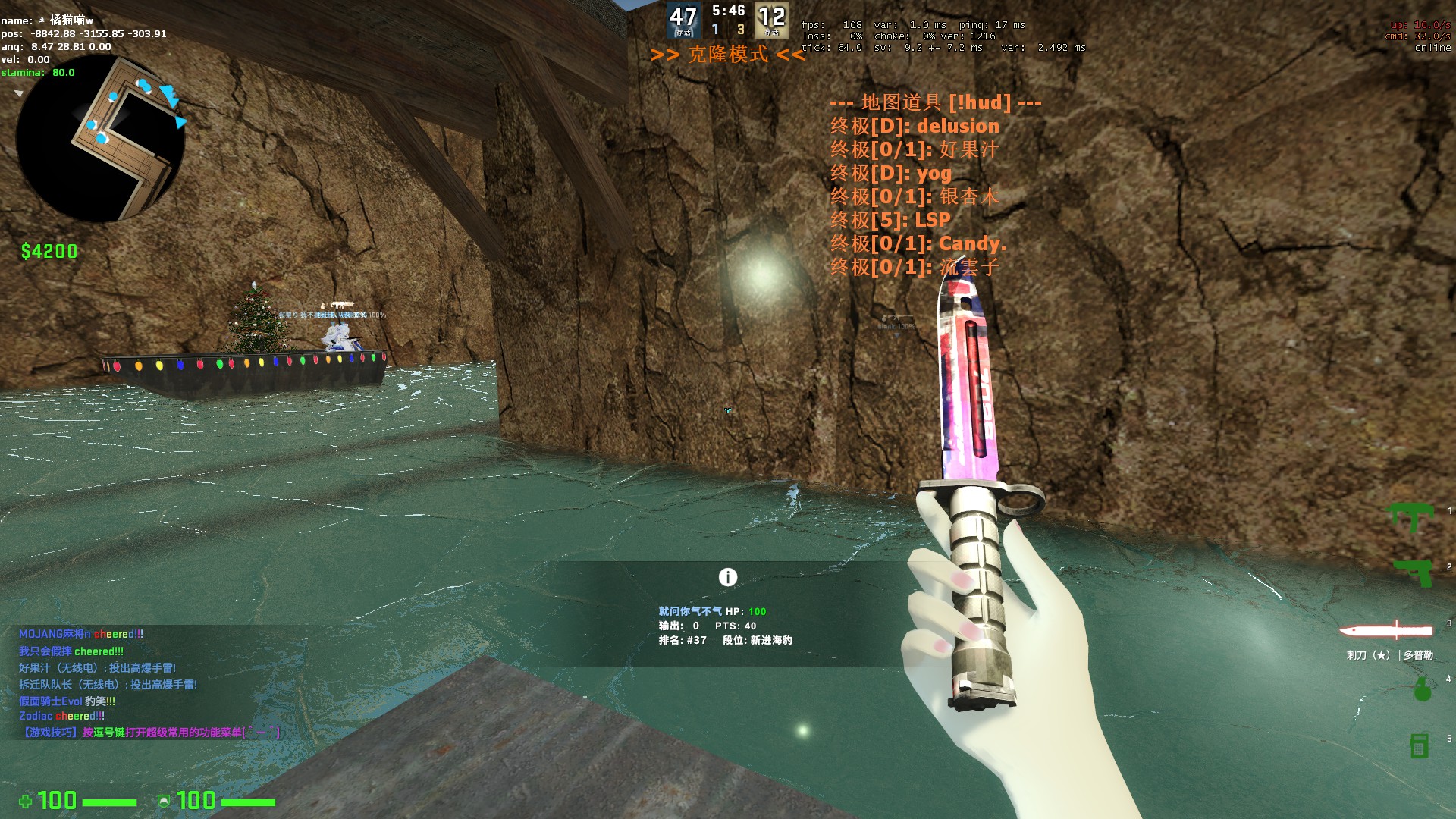This screenshot has width=1456, height=819.
Task: Select the green pistol weapon slot
Action: point(1414,571)
